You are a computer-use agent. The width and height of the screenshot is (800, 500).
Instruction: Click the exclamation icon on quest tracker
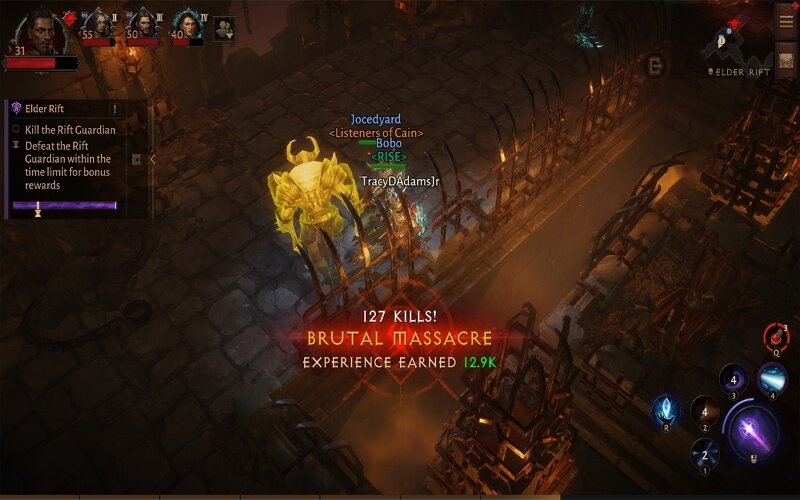coord(115,108)
